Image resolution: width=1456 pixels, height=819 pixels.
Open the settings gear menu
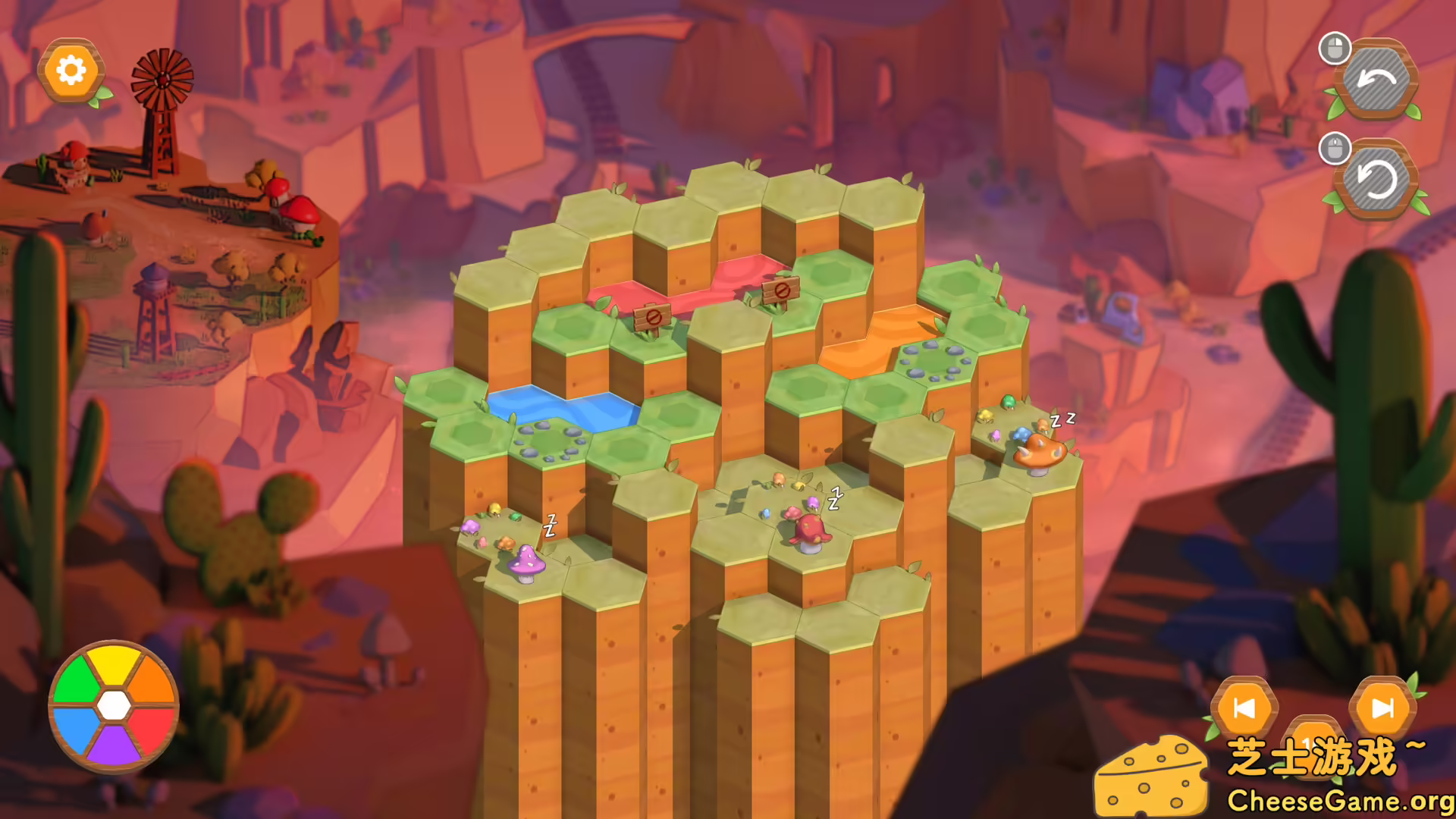72,71
